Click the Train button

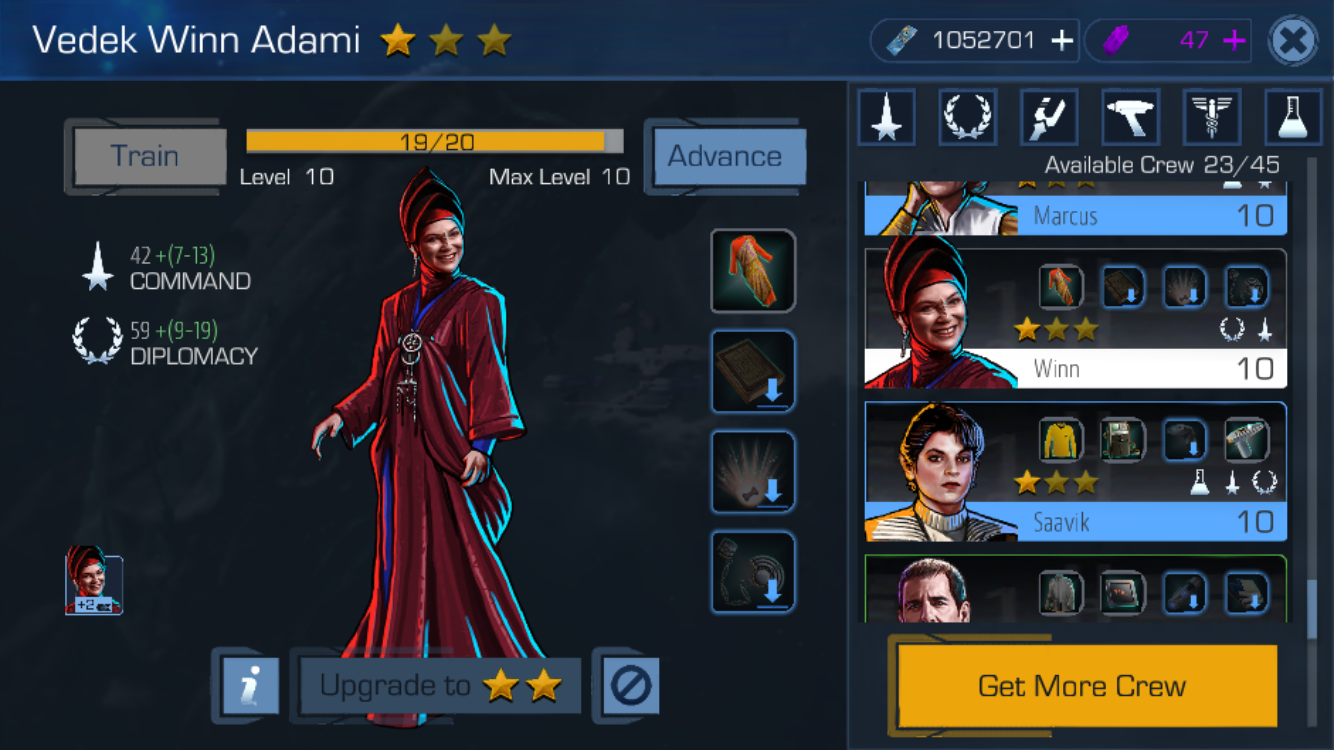click(x=146, y=156)
